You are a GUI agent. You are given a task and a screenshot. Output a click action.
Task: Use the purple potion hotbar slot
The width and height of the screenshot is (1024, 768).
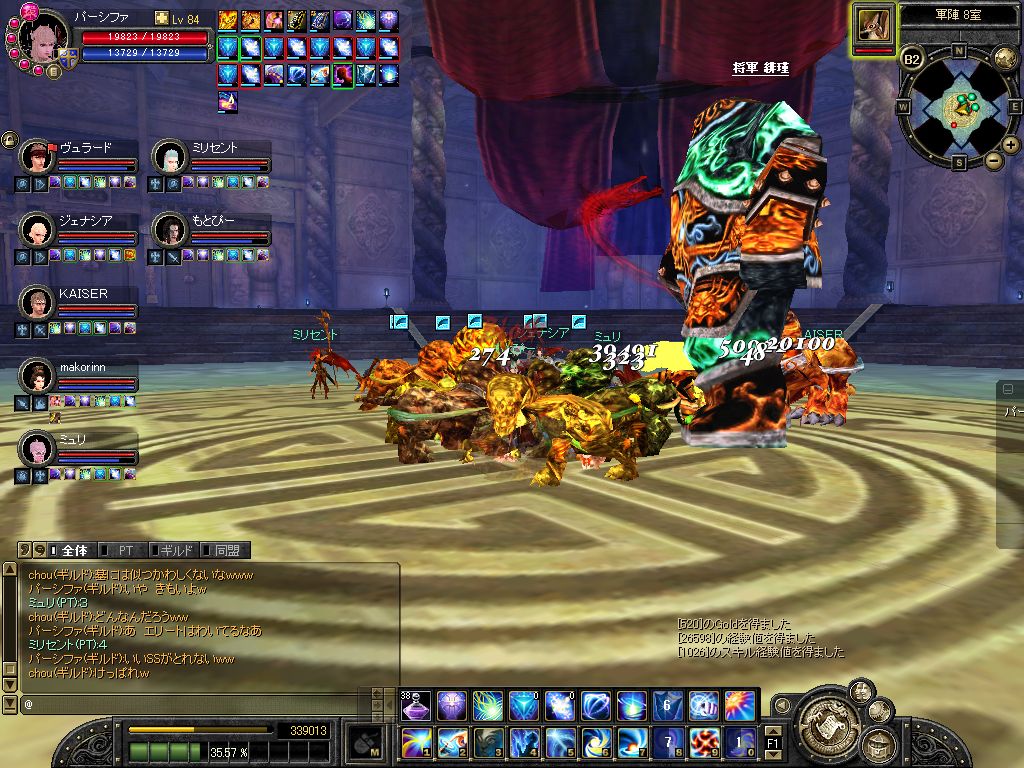coord(416,706)
